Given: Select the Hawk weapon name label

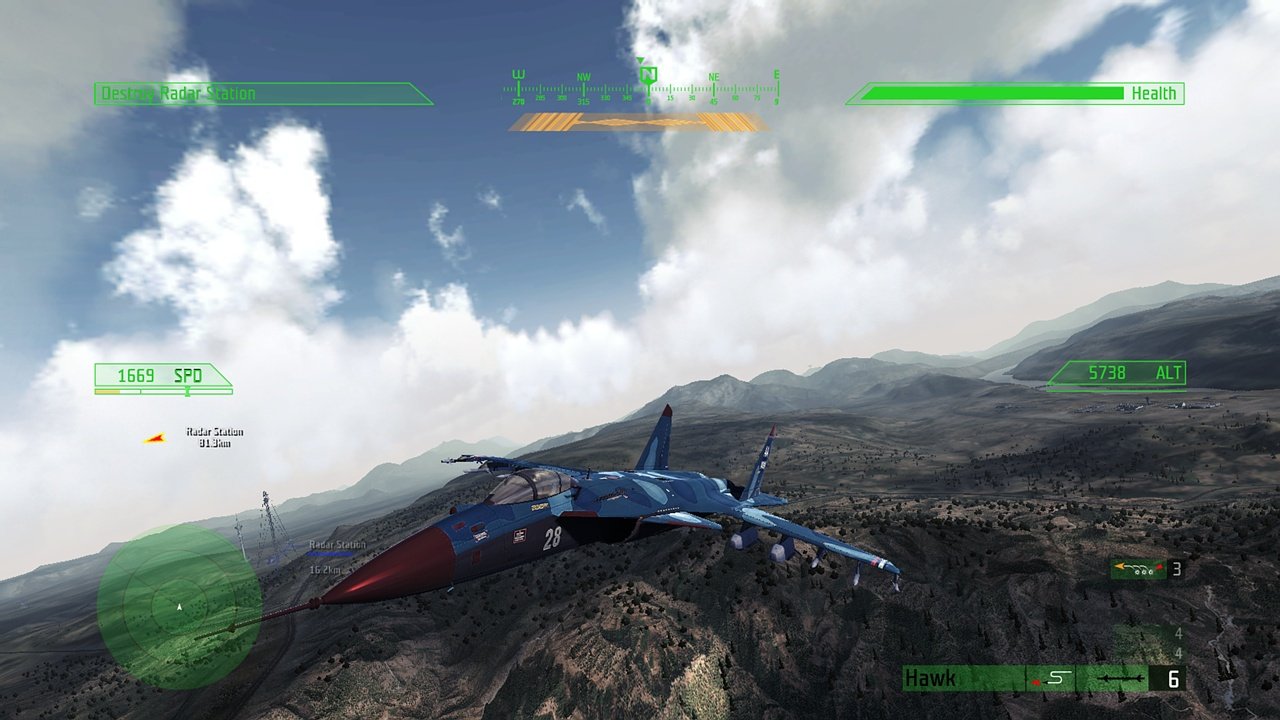Looking at the screenshot, I should coord(930,677).
